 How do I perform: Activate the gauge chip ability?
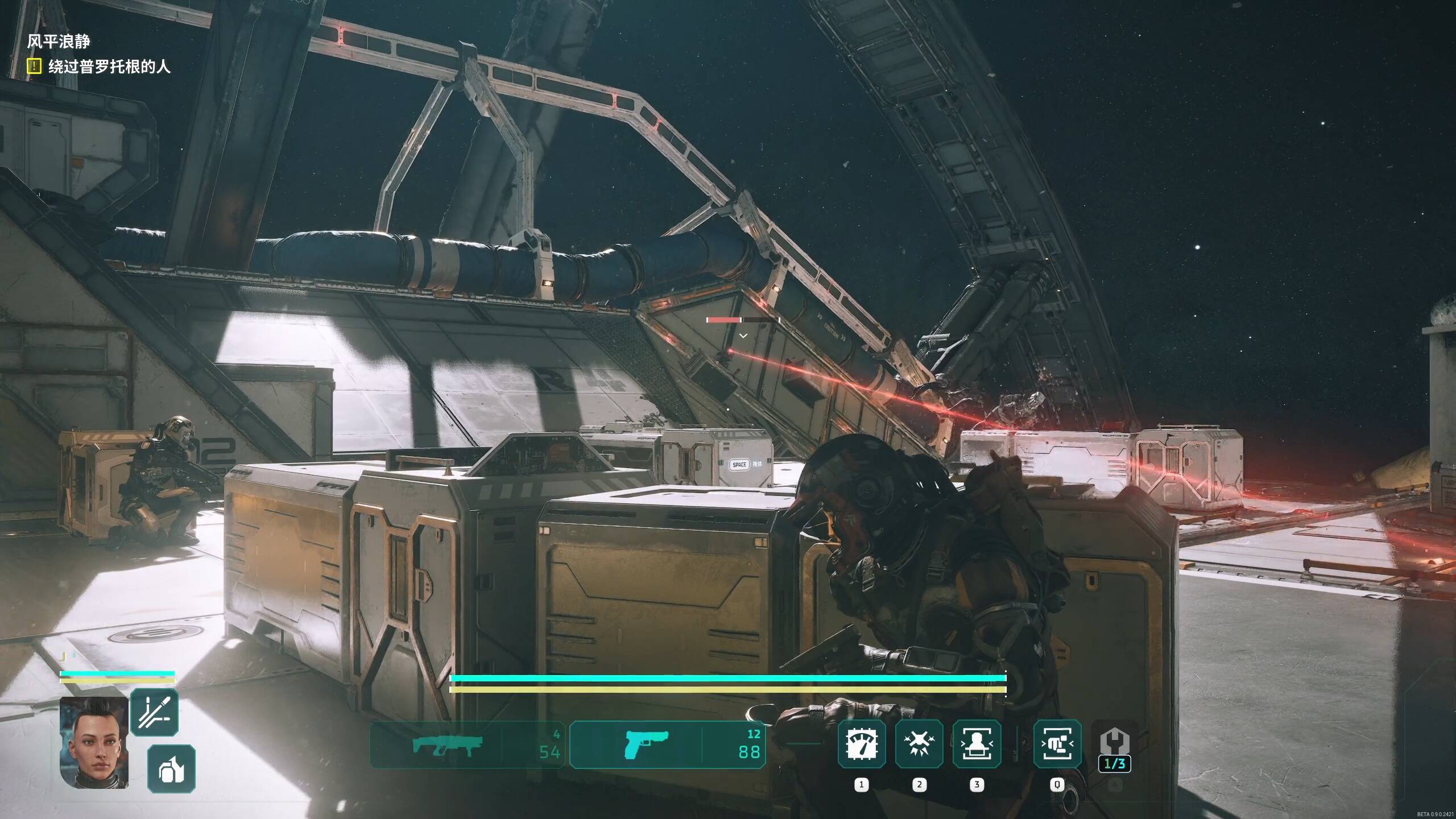[x=862, y=743]
